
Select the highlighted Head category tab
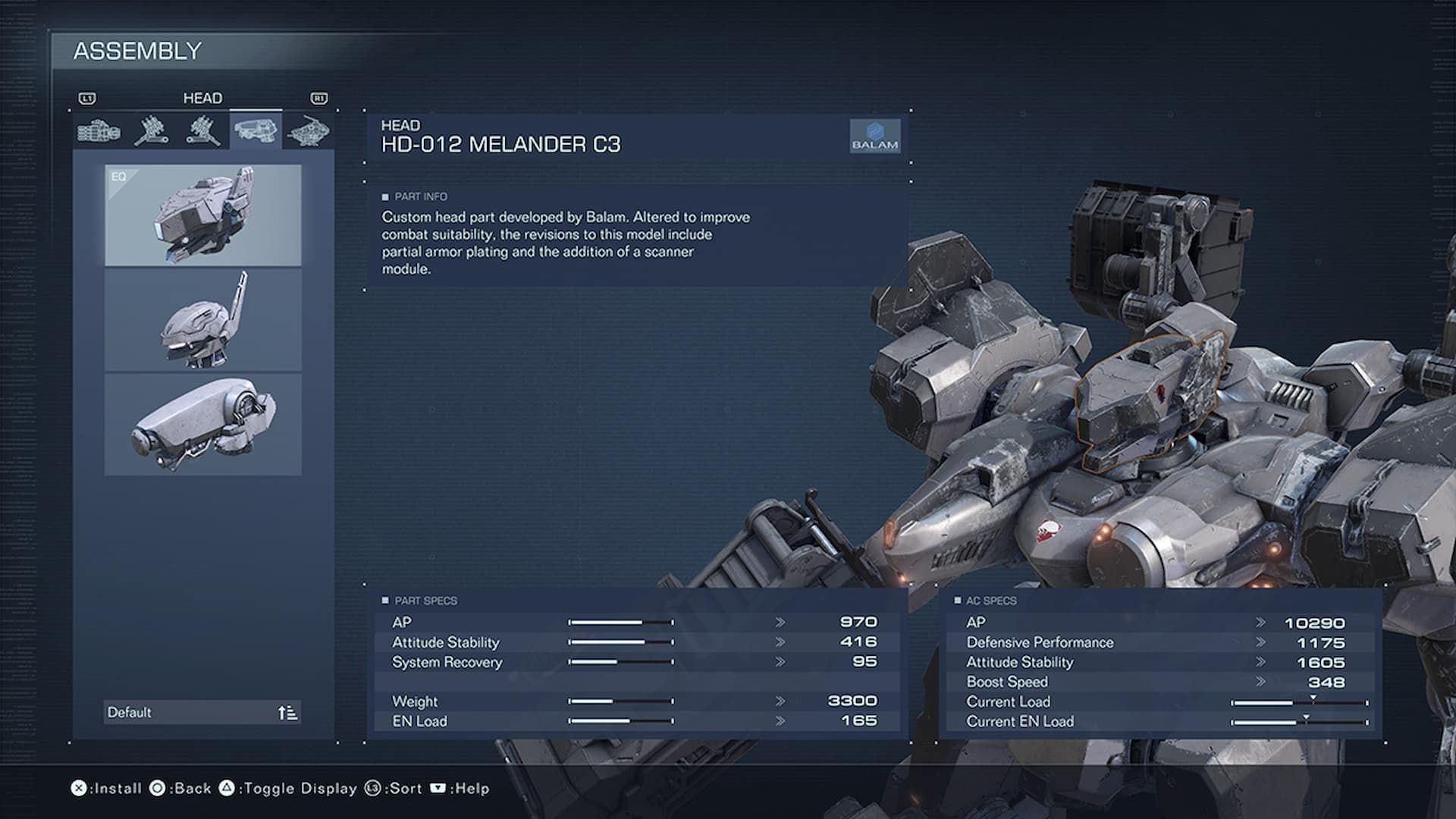click(x=256, y=131)
